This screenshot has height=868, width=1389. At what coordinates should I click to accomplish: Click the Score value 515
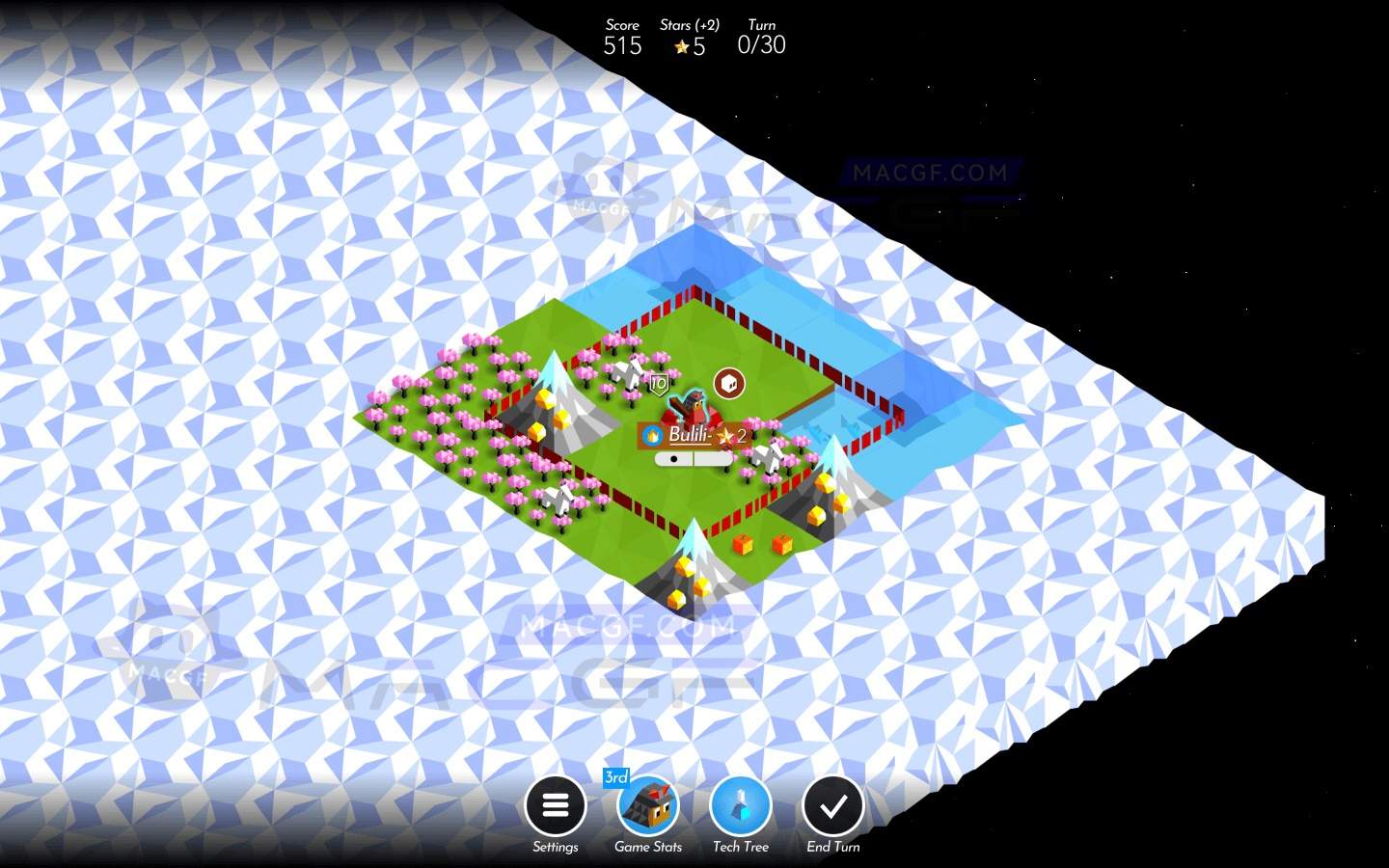point(622,45)
